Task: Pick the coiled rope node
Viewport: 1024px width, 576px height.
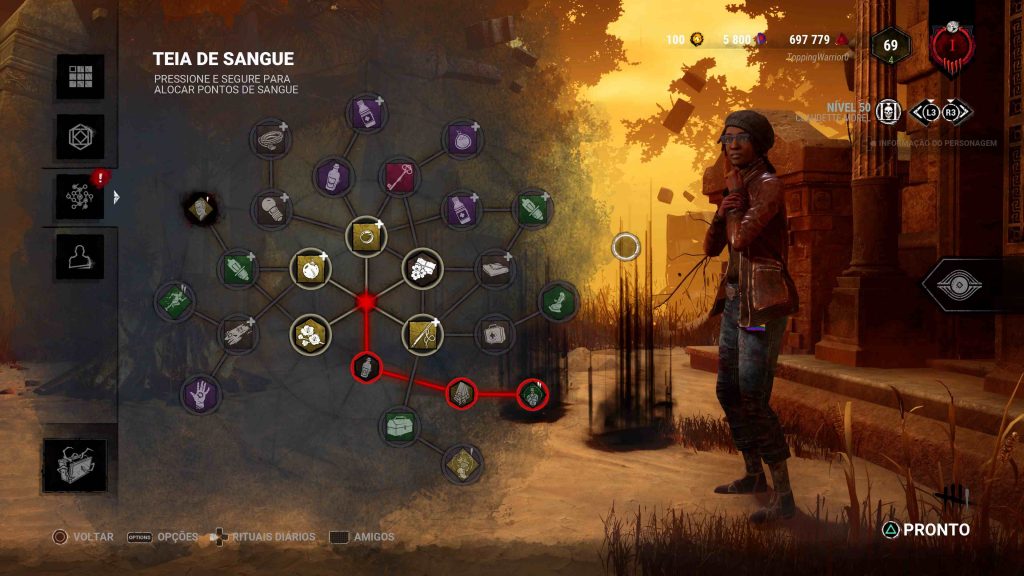Action: point(269,139)
